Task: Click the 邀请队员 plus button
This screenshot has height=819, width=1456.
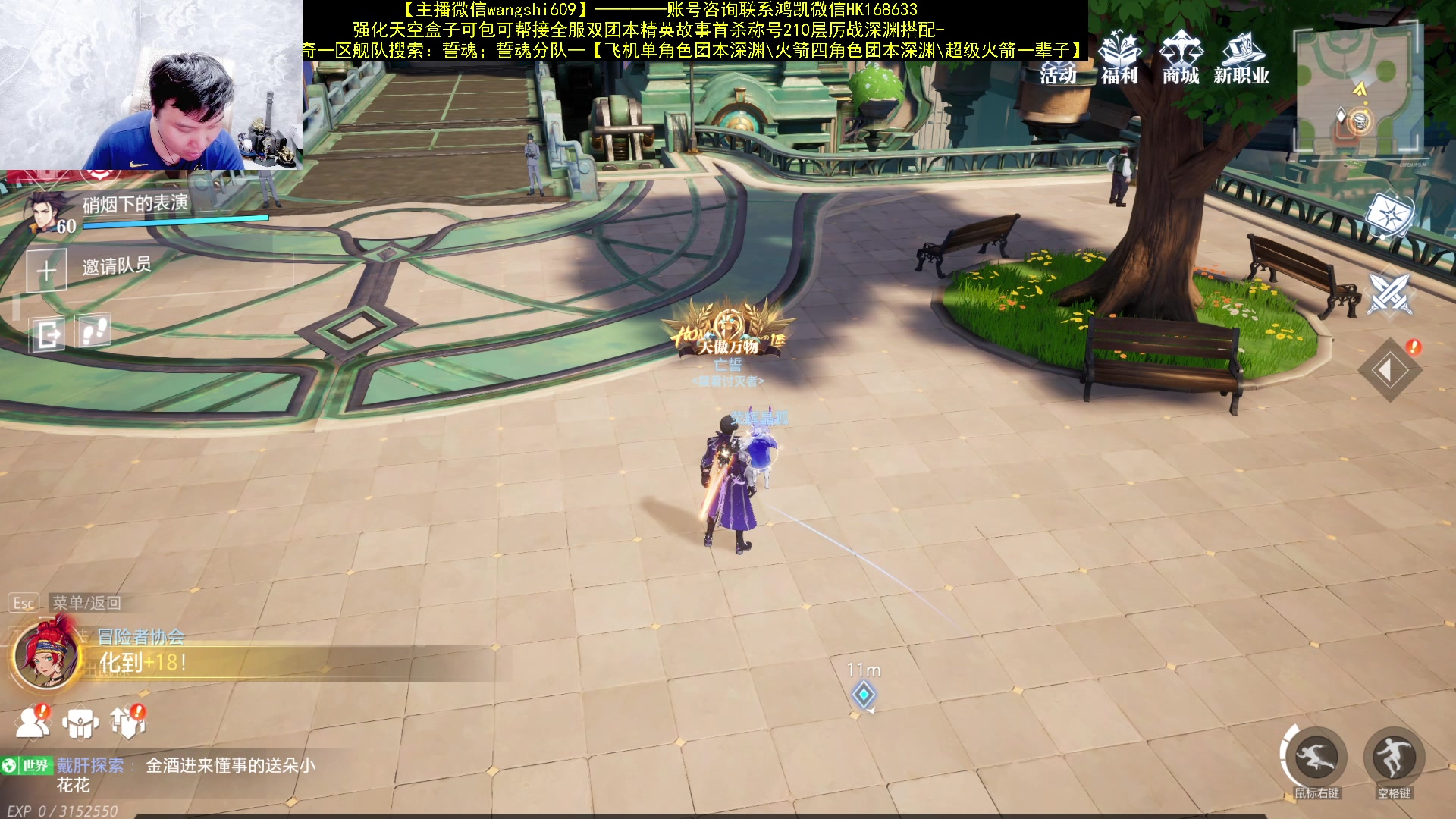Action: [47, 270]
